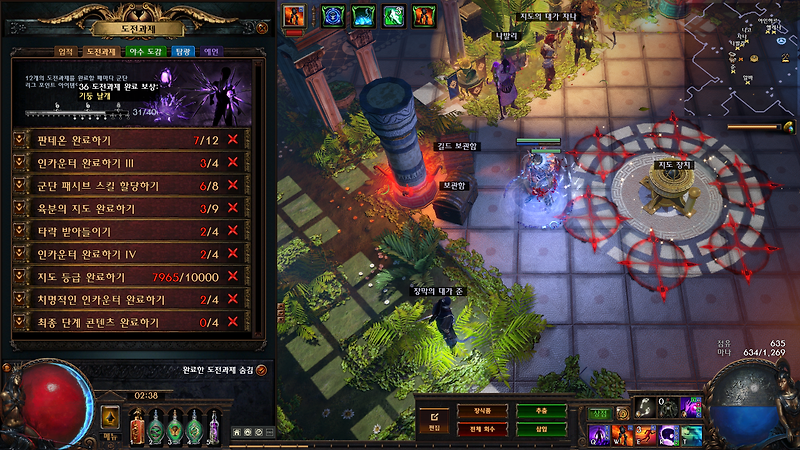Toggle 완료한 도전과제 숨김 option

(261, 370)
